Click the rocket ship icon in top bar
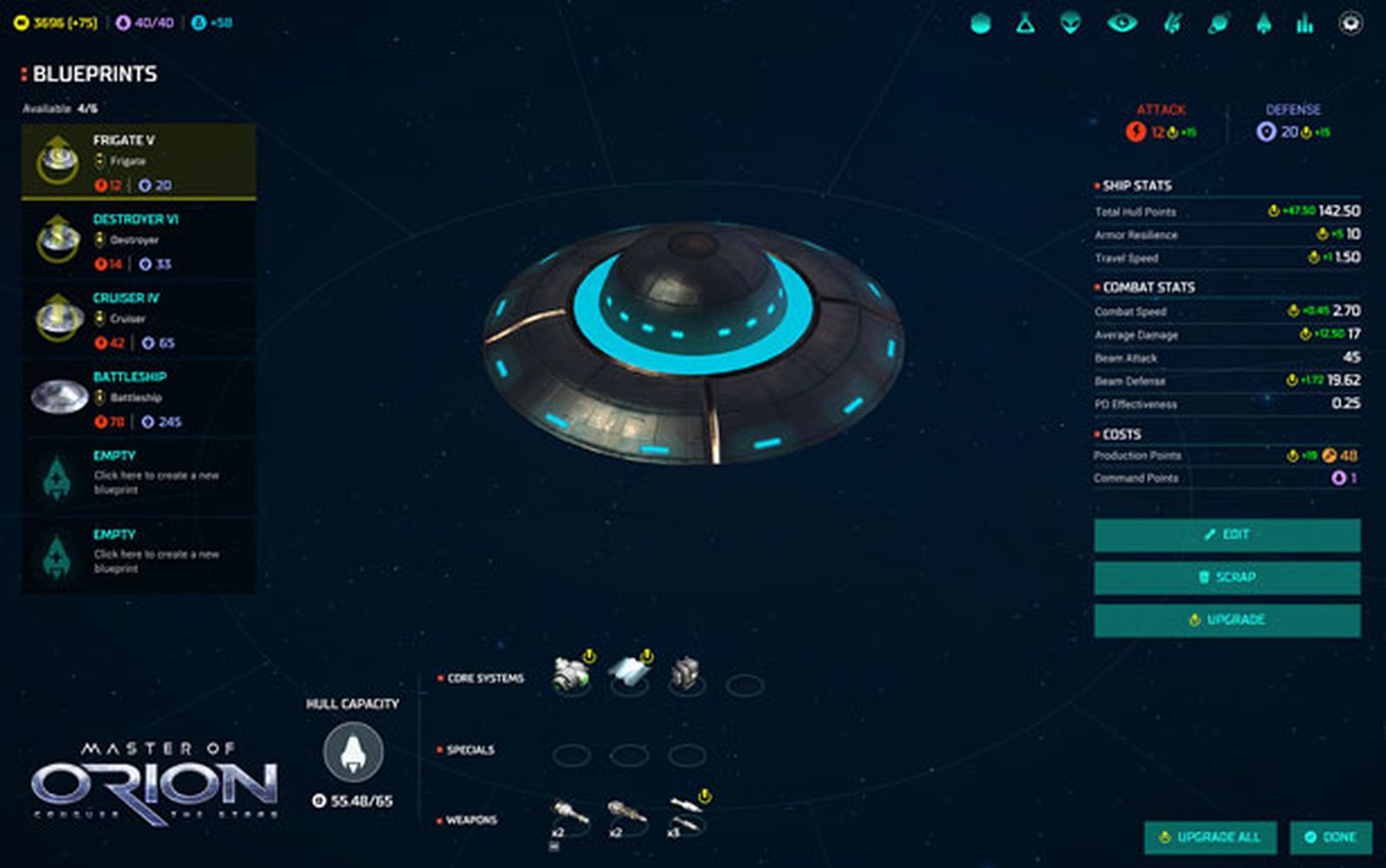 coord(1264,23)
